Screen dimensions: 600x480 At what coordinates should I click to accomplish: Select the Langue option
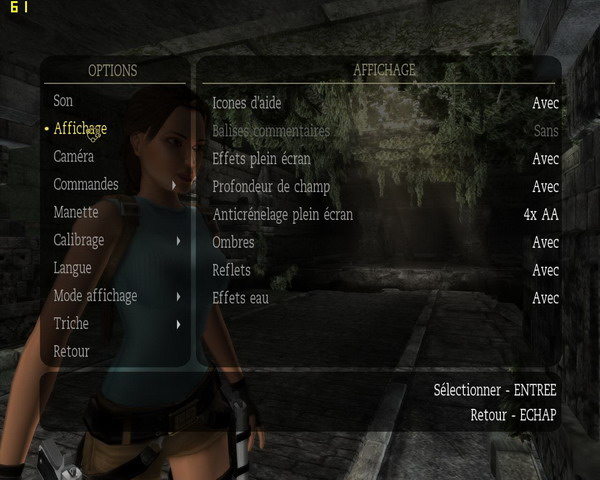coord(72,268)
